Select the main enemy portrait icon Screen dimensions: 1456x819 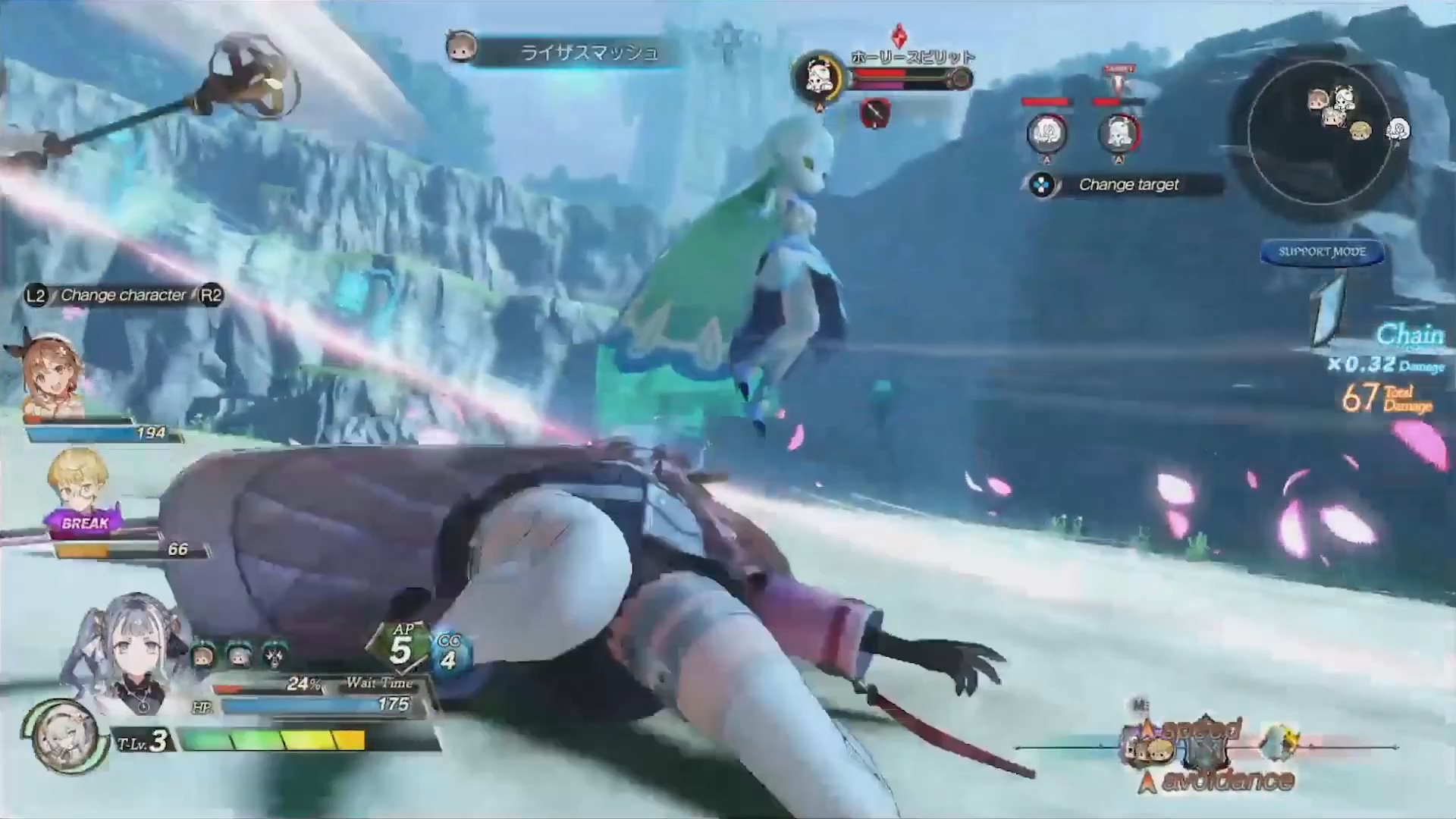(819, 77)
